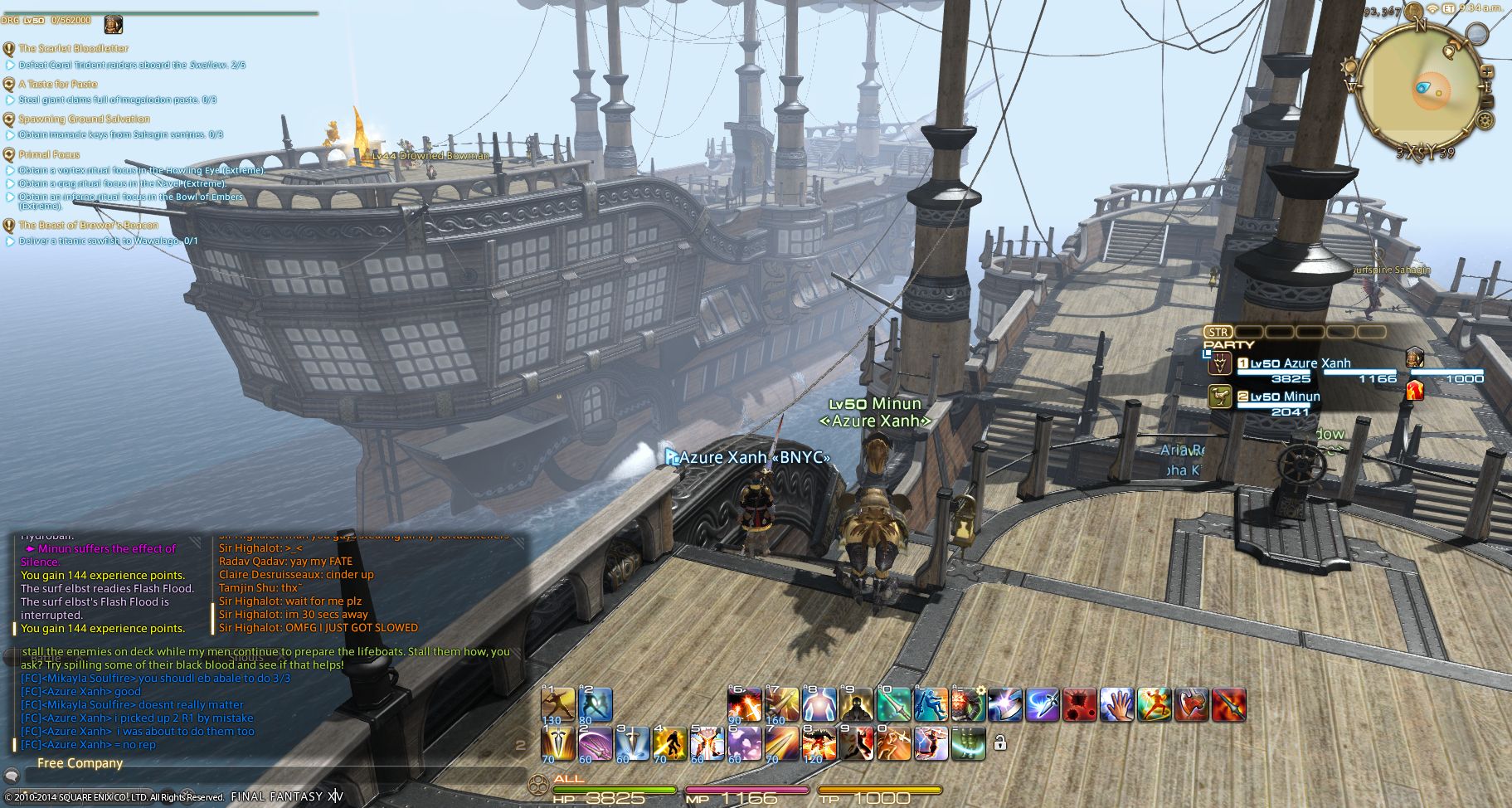1512x808 pixels.
Task: Select Spawning Ground Salvation quest
Action: coord(84,119)
